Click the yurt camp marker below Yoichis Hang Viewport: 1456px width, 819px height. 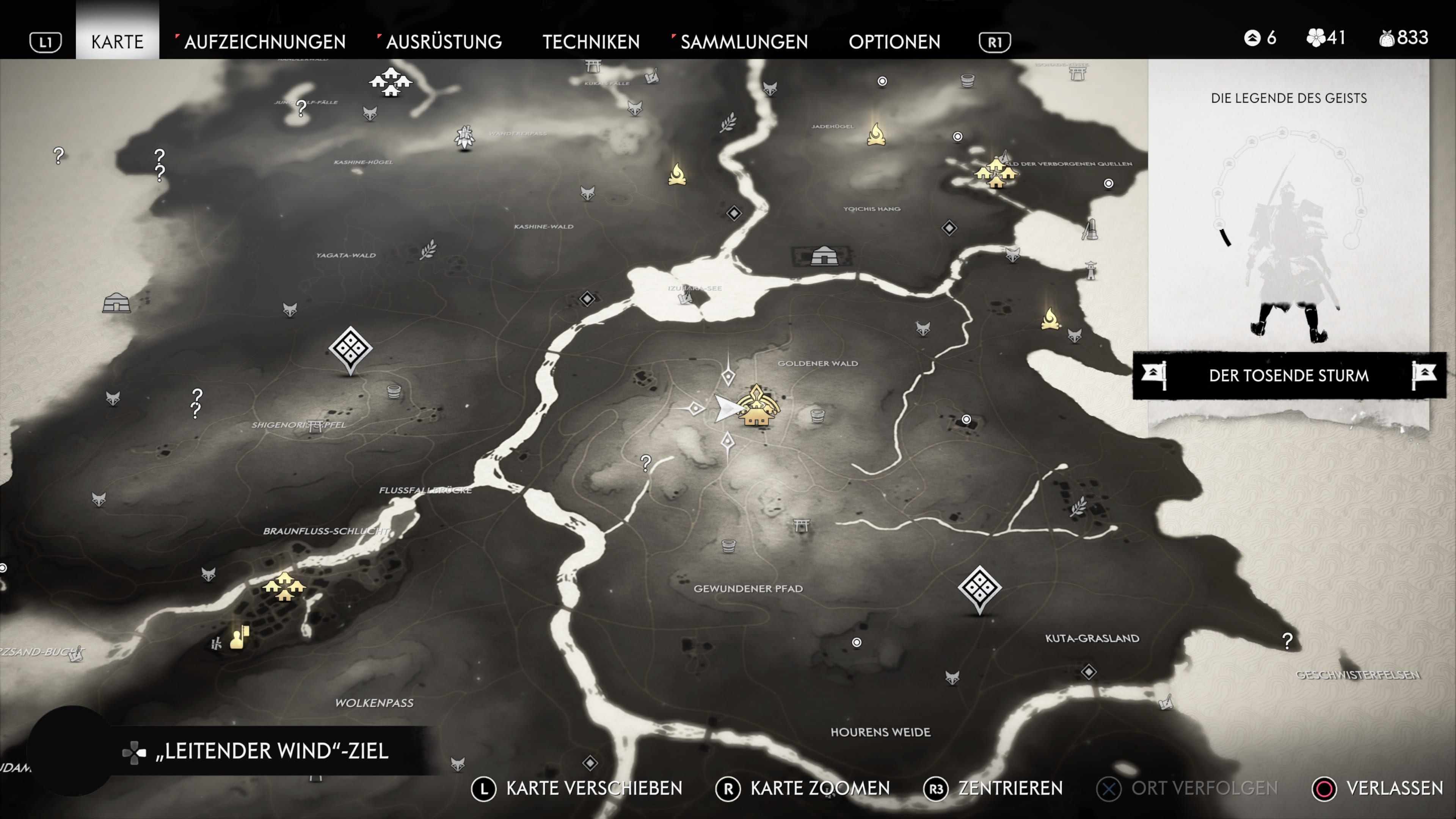pos(824,256)
